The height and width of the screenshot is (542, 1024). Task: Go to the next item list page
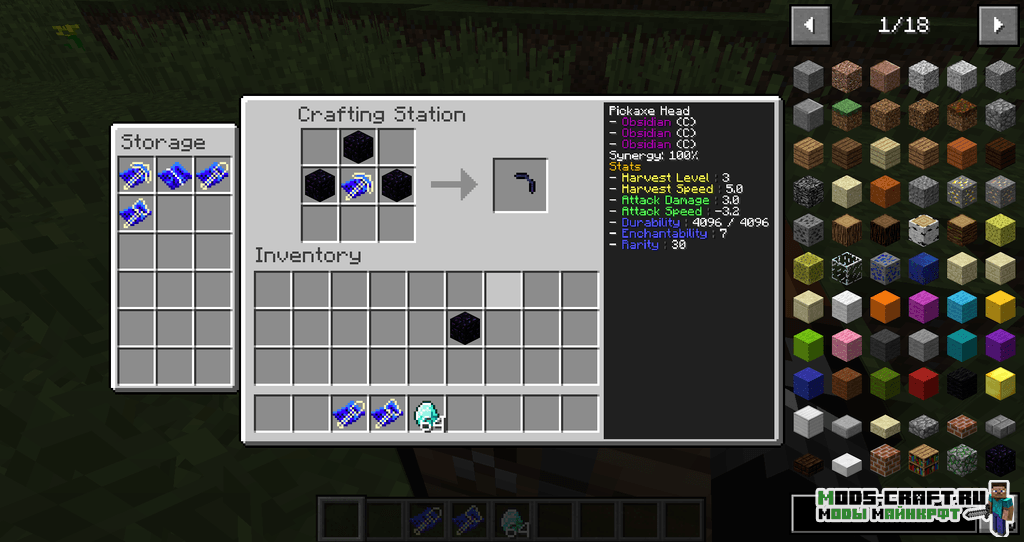(x=997, y=24)
